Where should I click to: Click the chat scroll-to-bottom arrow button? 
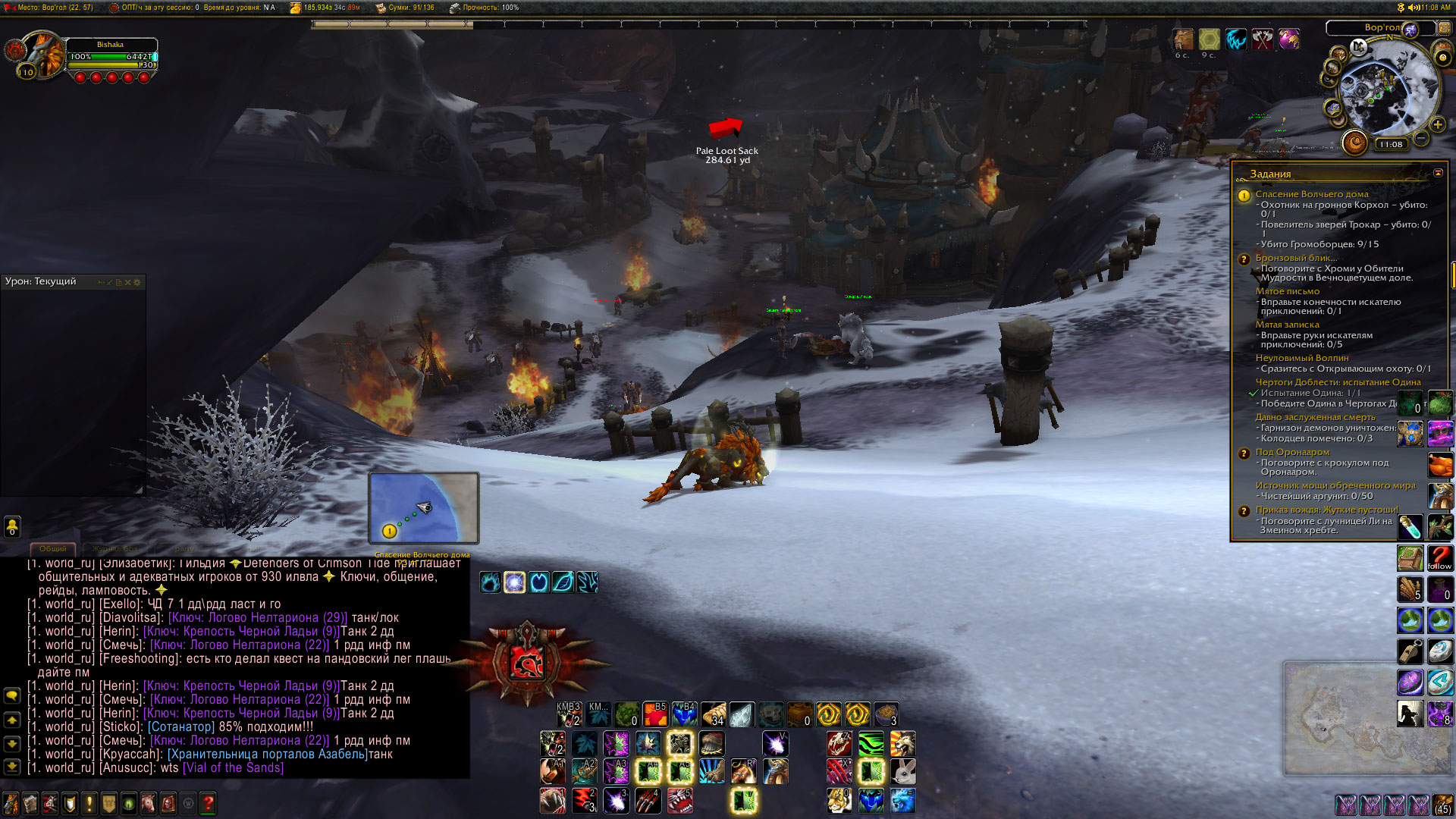click(x=12, y=766)
